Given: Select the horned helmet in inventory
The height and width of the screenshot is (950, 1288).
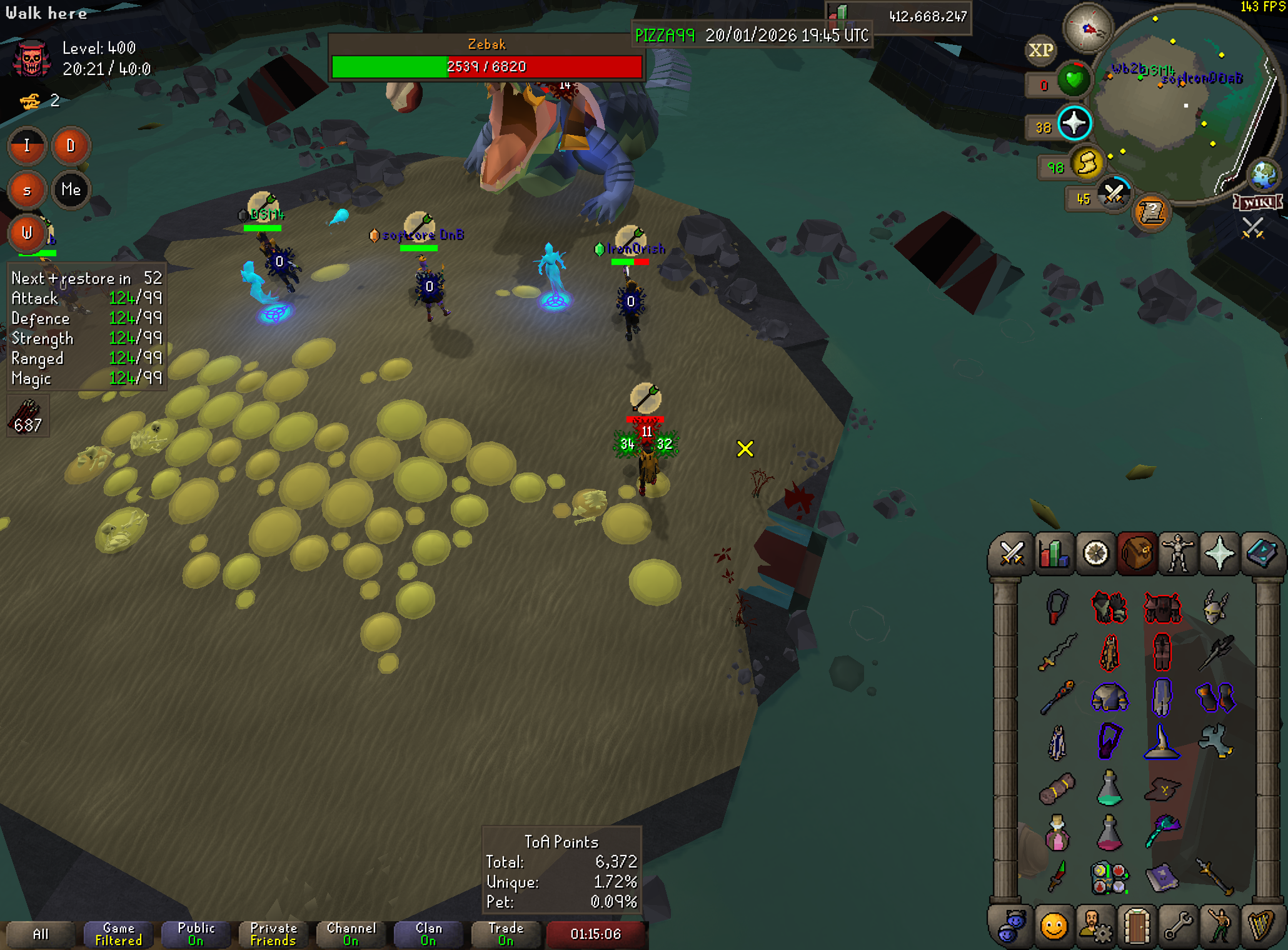Looking at the screenshot, I should pos(1215,607).
